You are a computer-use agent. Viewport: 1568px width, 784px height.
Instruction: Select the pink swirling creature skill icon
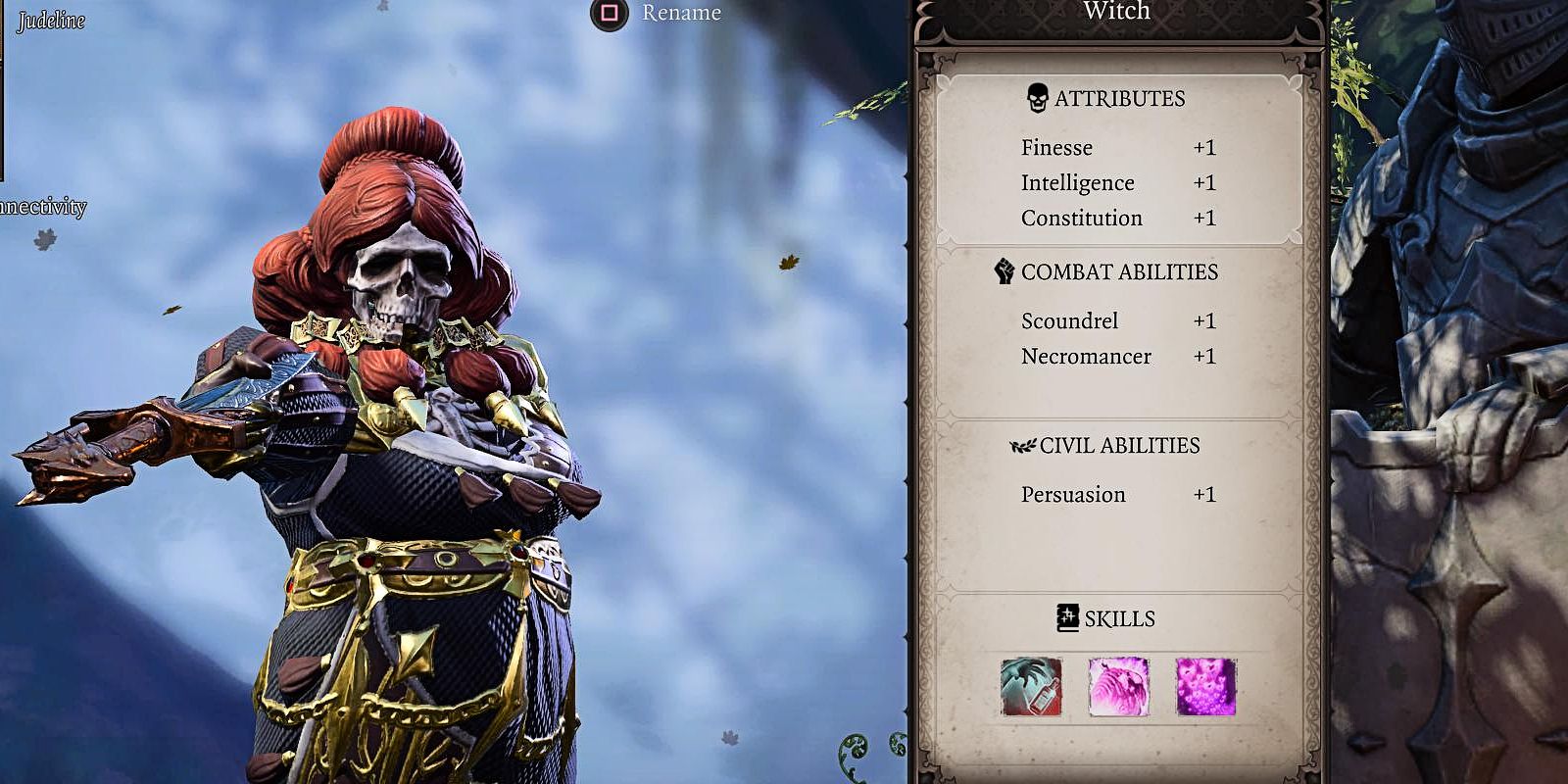click(1118, 687)
